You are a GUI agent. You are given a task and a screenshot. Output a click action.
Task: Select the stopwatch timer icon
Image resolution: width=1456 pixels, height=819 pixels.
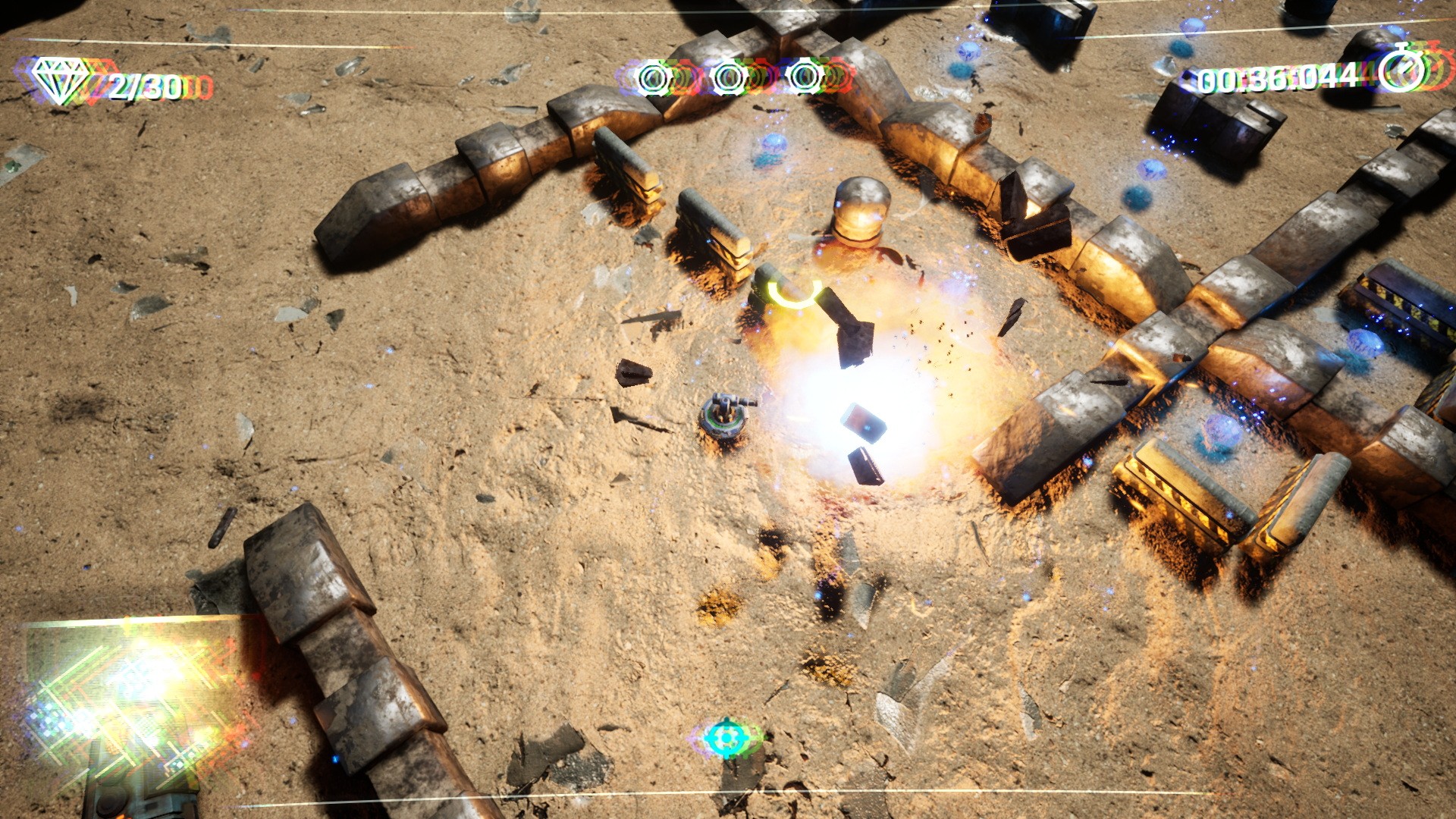1401,70
